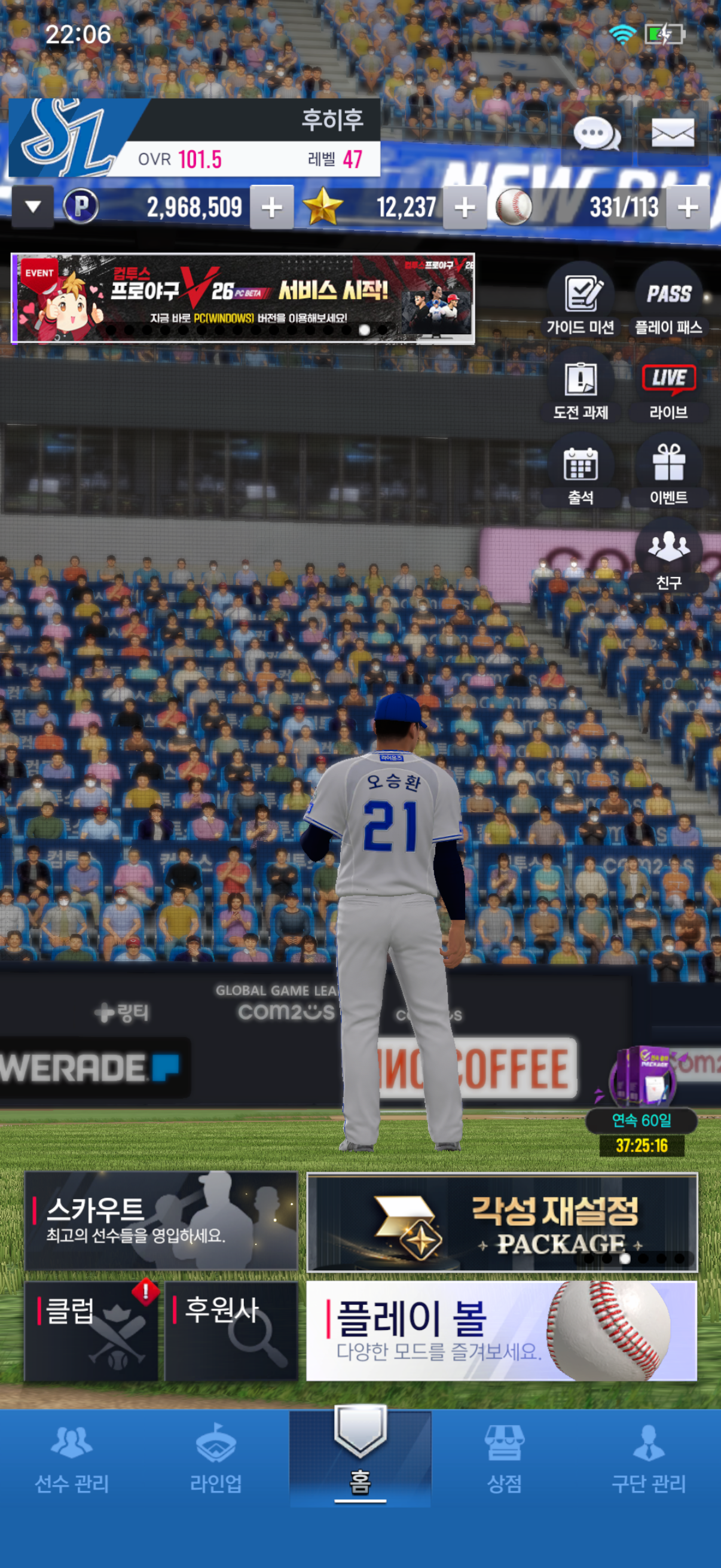This screenshot has width=721, height=1568.
Task: Add more P points with plus button
Action: pyautogui.click(x=271, y=208)
